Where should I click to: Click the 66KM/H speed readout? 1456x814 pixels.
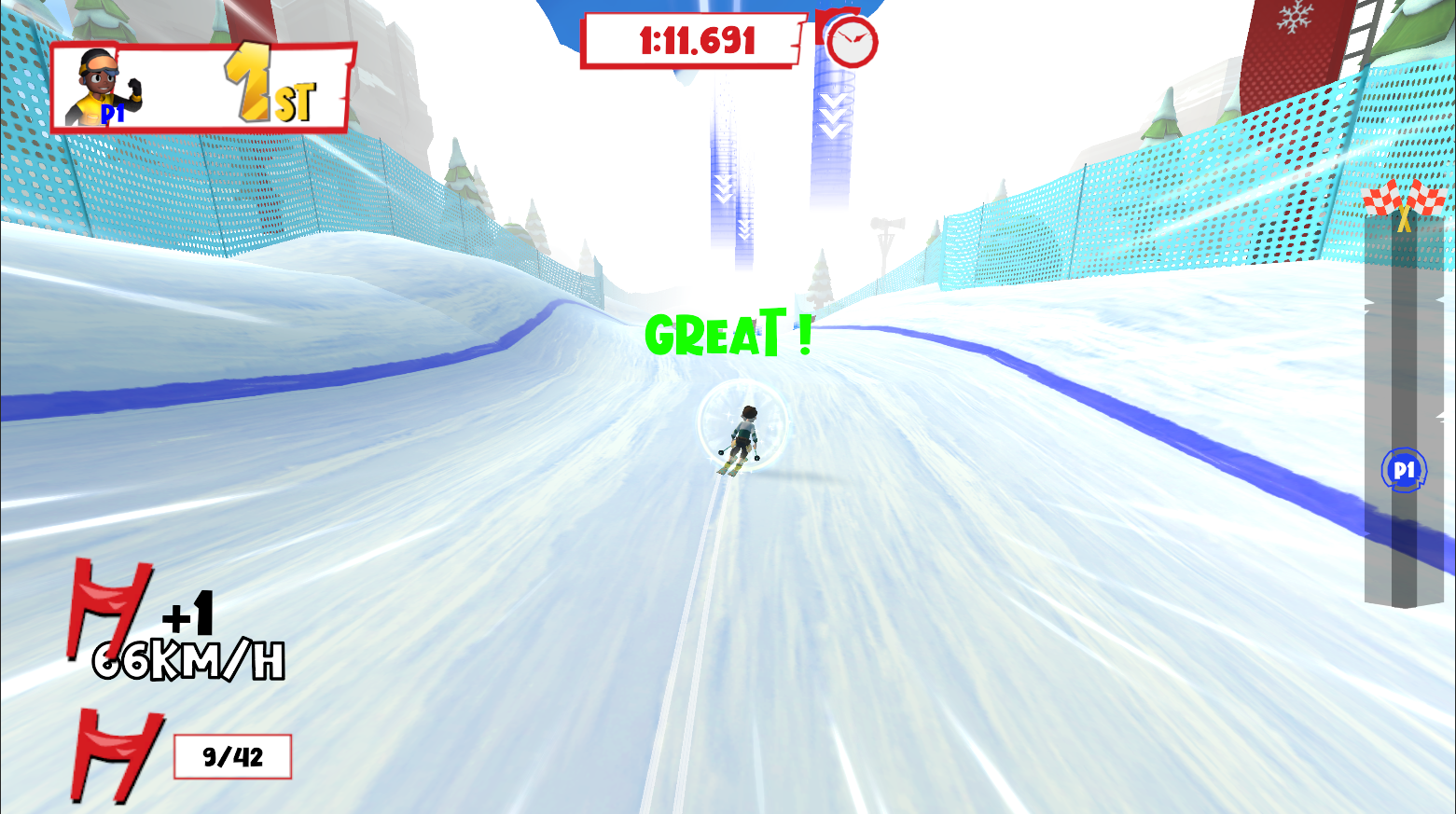coord(187,662)
